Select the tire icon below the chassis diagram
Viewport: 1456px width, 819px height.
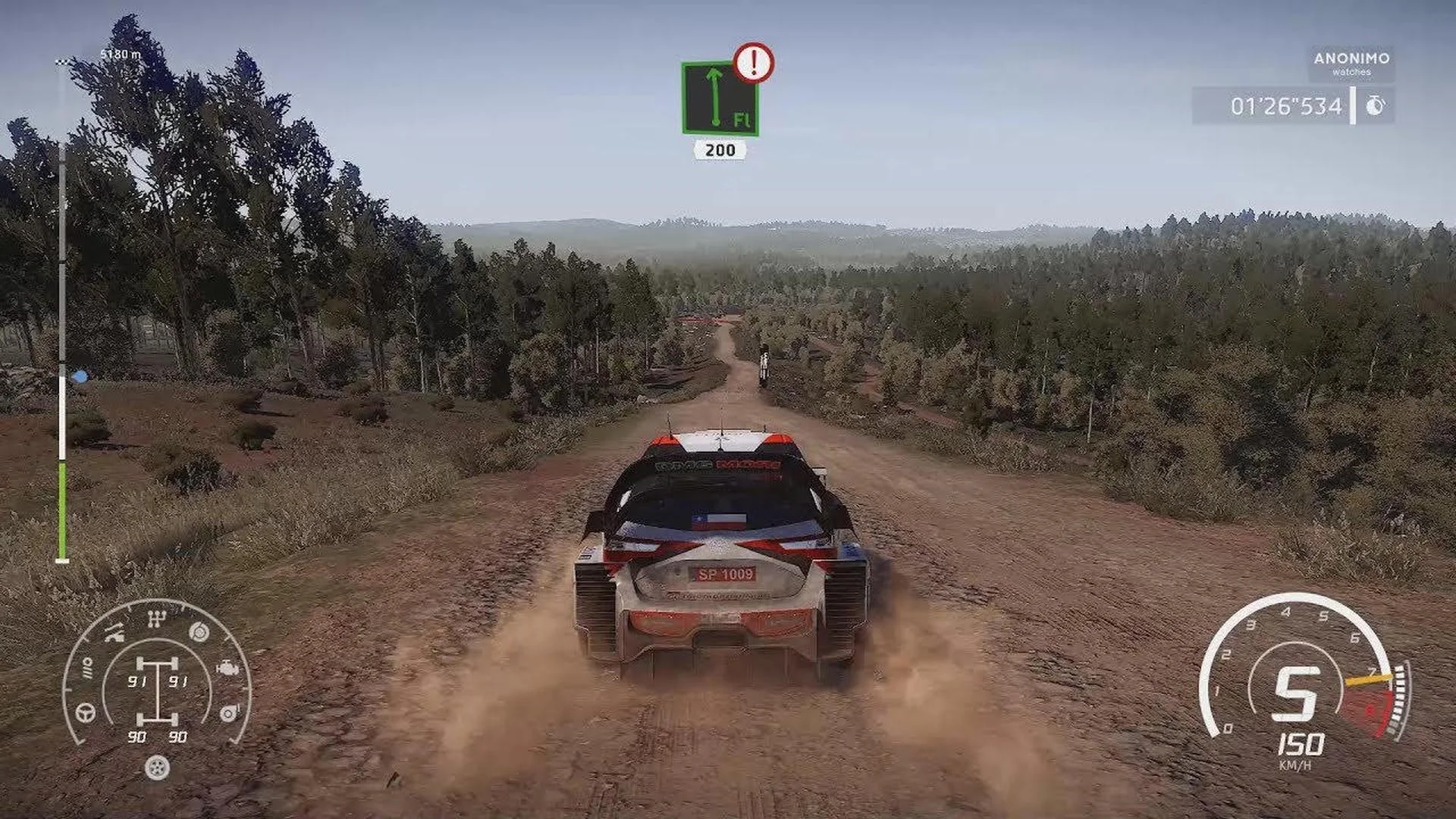pos(157,768)
